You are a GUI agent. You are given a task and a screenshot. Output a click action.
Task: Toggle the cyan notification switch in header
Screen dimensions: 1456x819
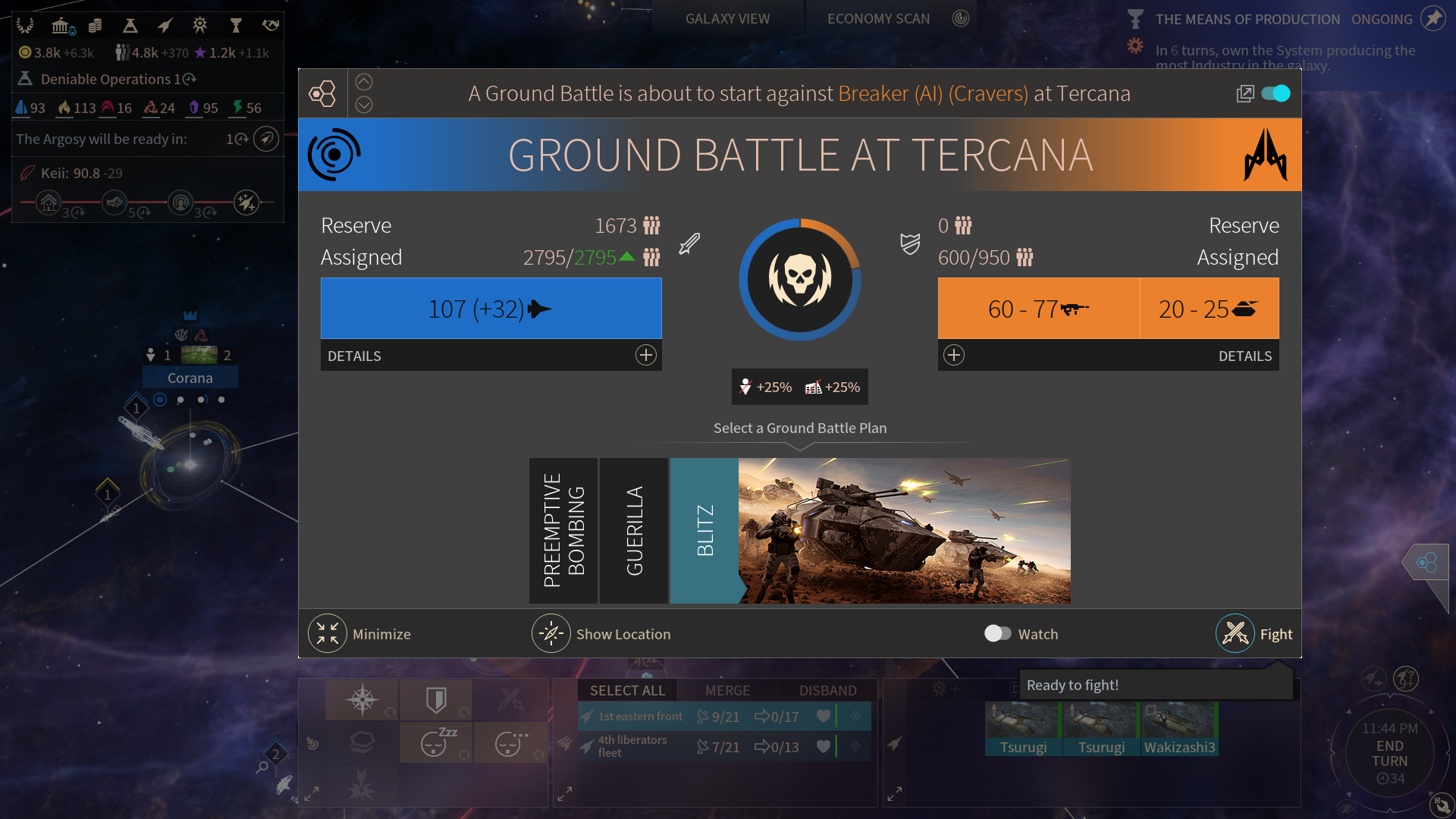pos(1276,93)
